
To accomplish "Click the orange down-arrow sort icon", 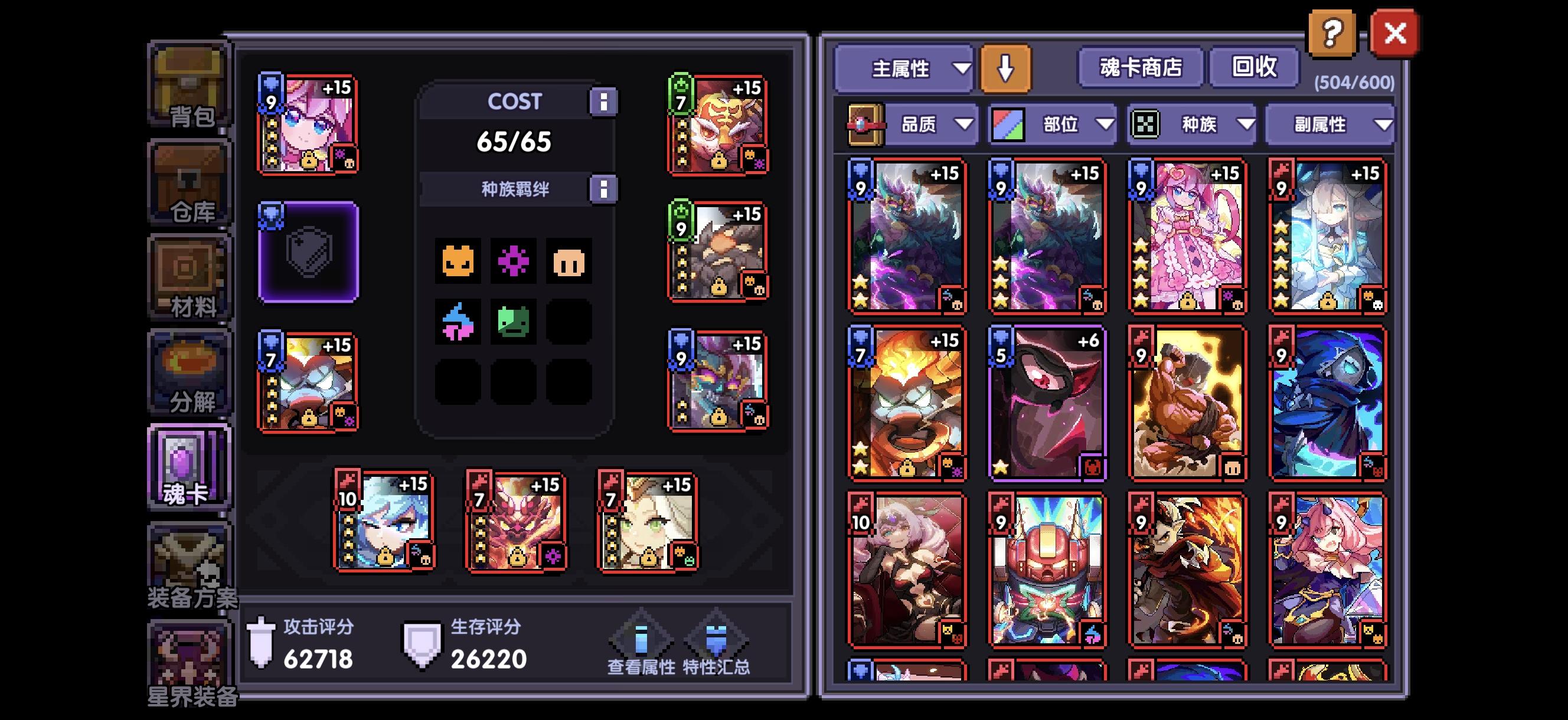I will pyautogui.click(x=1005, y=69).
